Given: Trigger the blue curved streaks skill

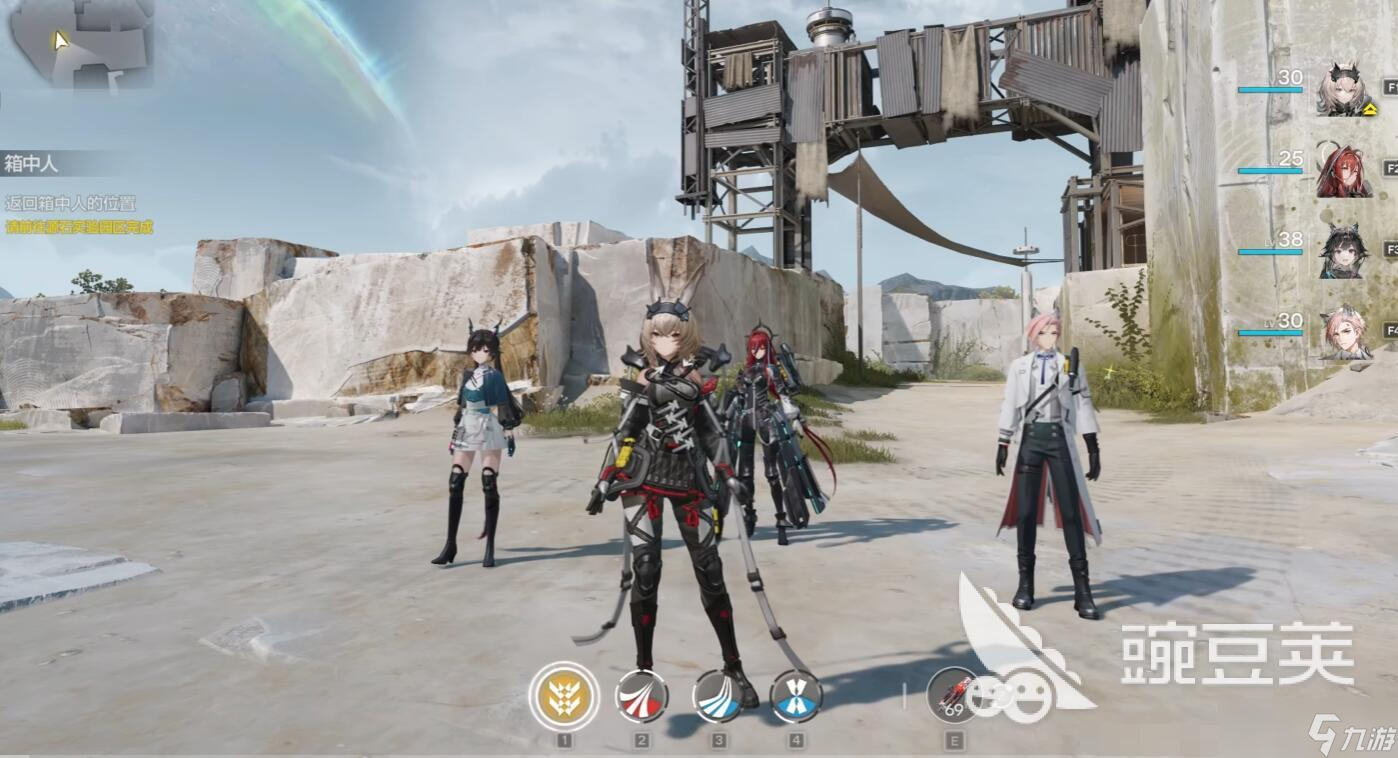Looking at the screenshot, I should 718,696.
